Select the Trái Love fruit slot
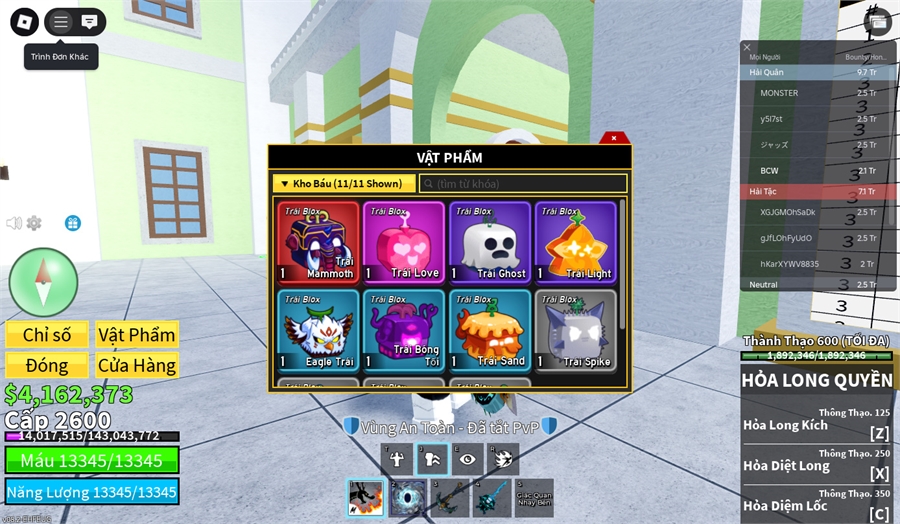The image size is (900, 524). coord(403,242)
